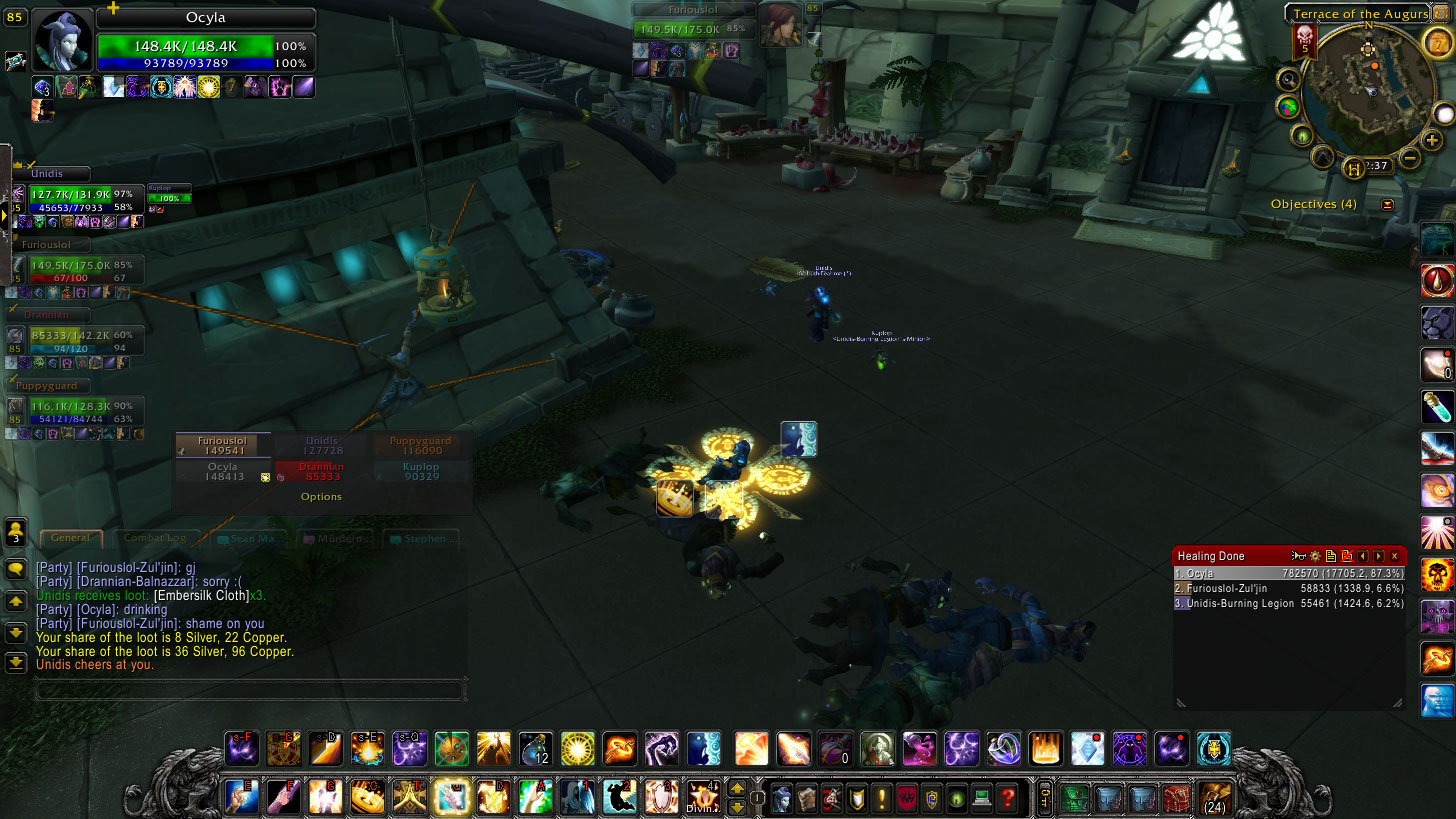Click Ocyla's player portrait
Screen dimensions: 1456x819
64,40
